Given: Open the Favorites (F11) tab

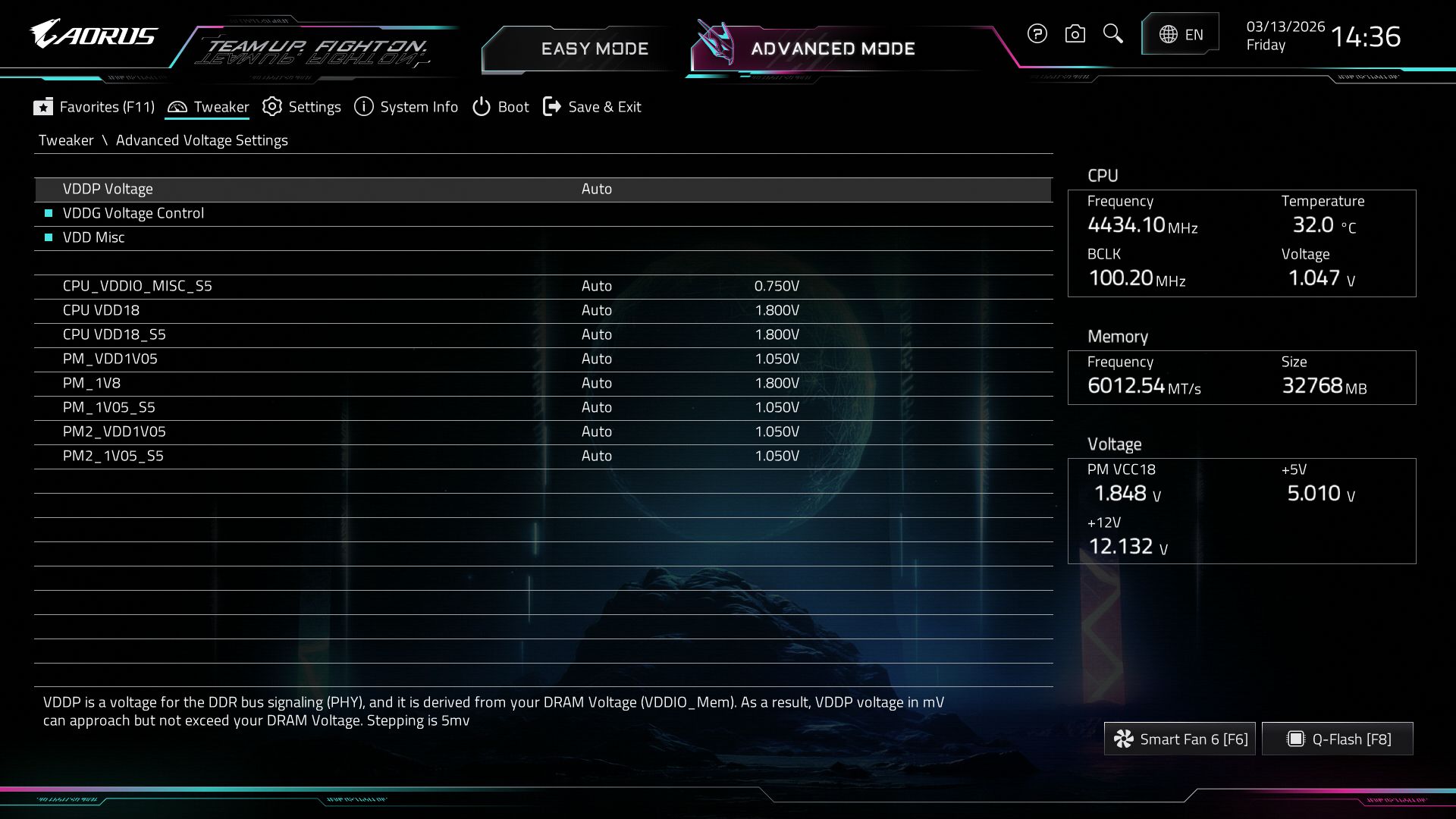Looking at the screenshot, I should (x=94, y=107).
